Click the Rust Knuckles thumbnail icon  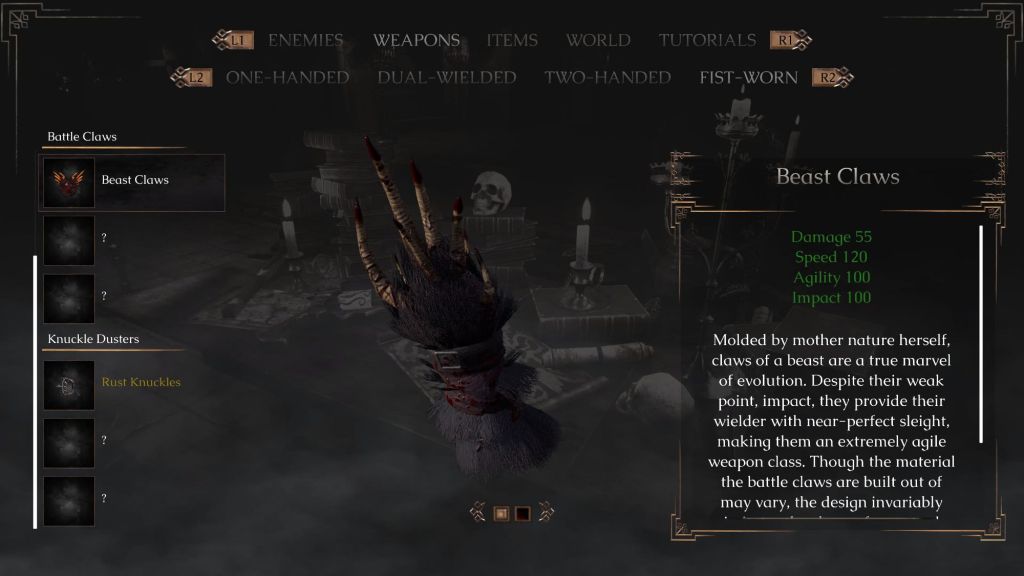(69, 384)
